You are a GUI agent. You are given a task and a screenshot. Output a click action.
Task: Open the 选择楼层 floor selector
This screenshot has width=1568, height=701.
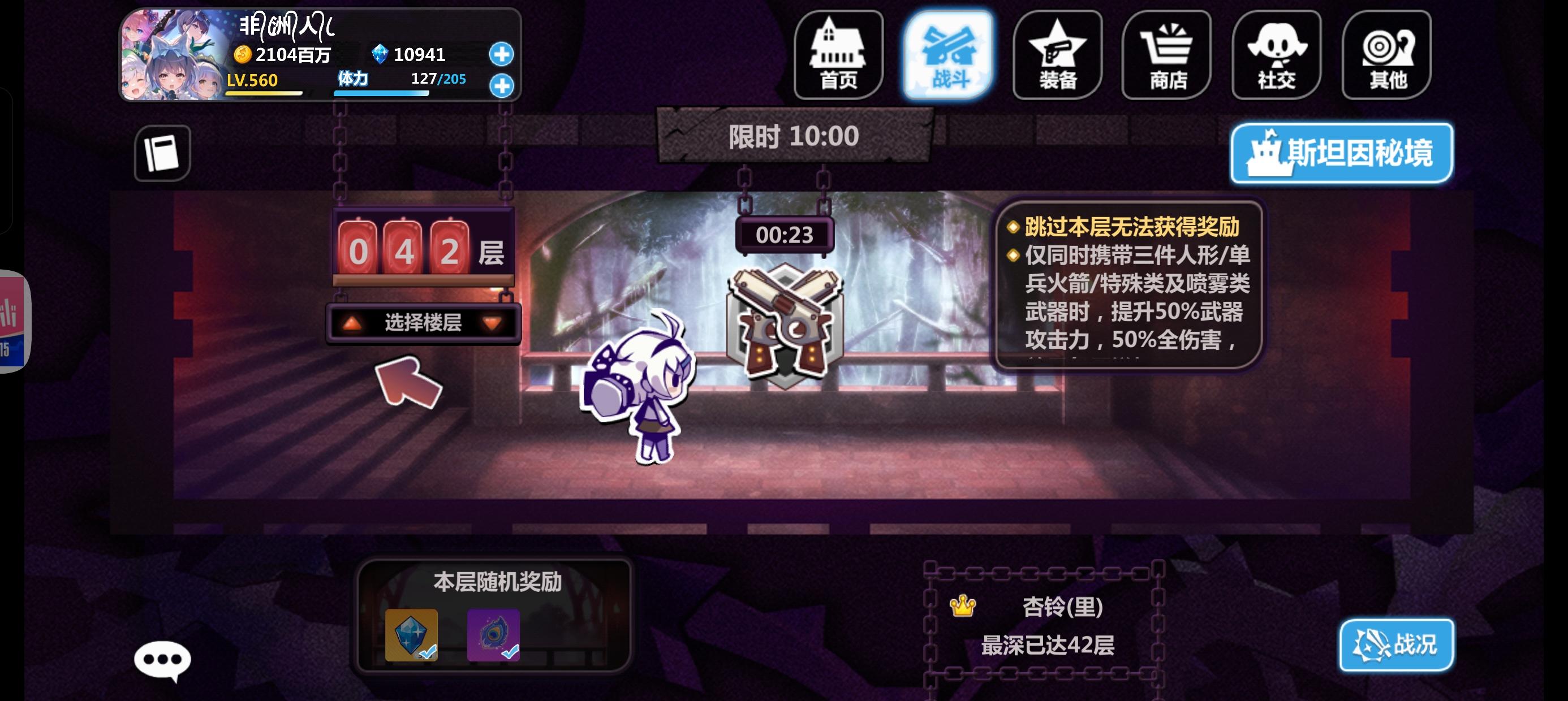pyautogui.click(x=422, y=323)
